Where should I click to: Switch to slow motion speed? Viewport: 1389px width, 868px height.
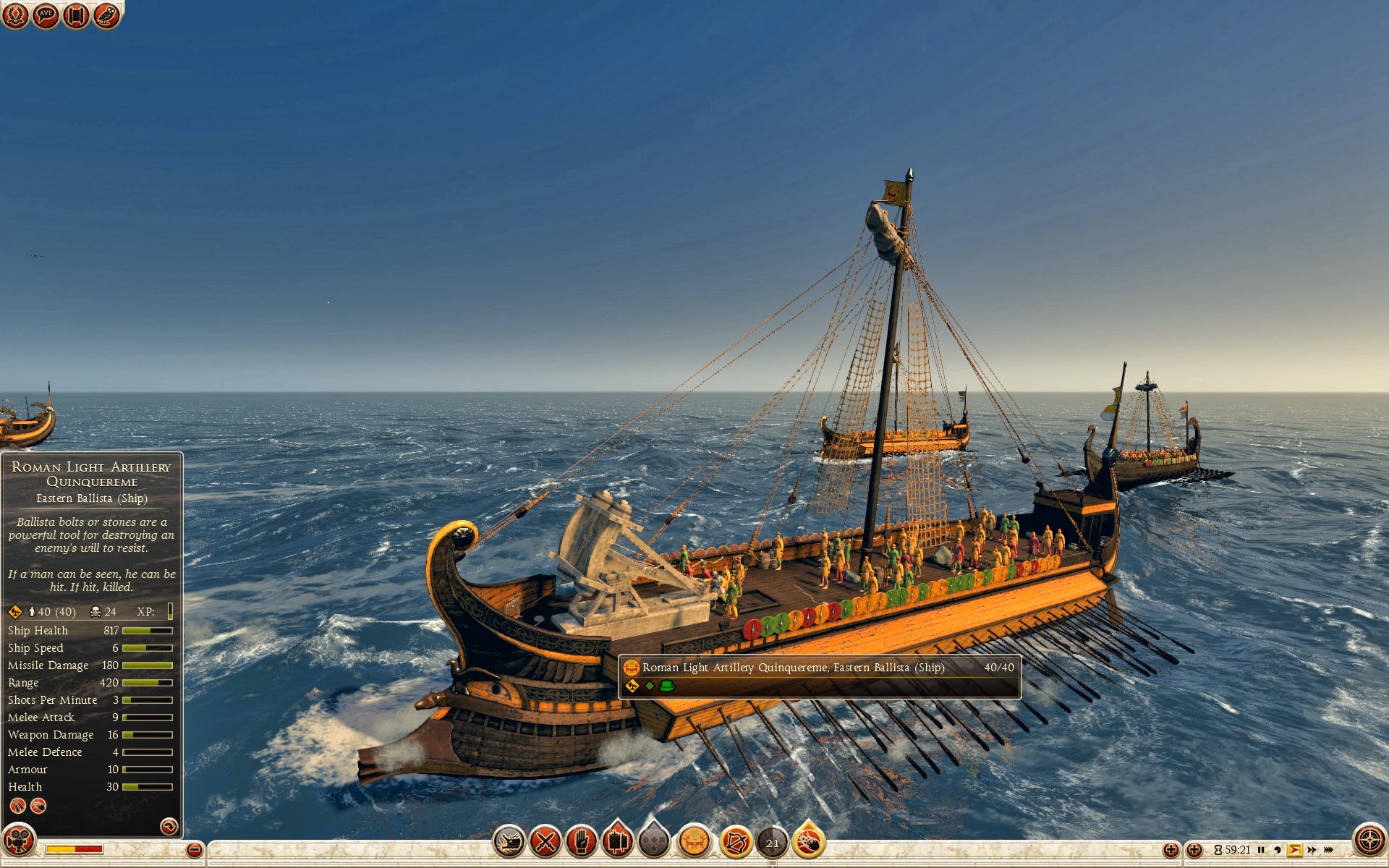point(1278,850)
